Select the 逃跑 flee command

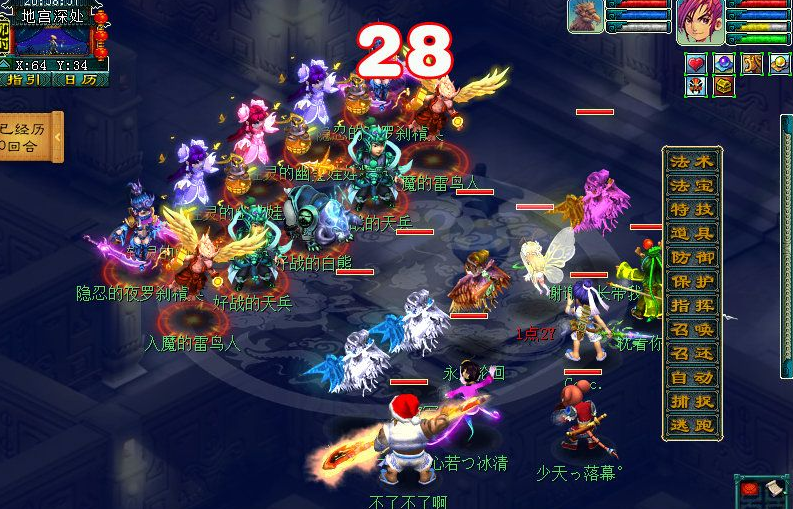pyautogui.click(x=691, y=426)
